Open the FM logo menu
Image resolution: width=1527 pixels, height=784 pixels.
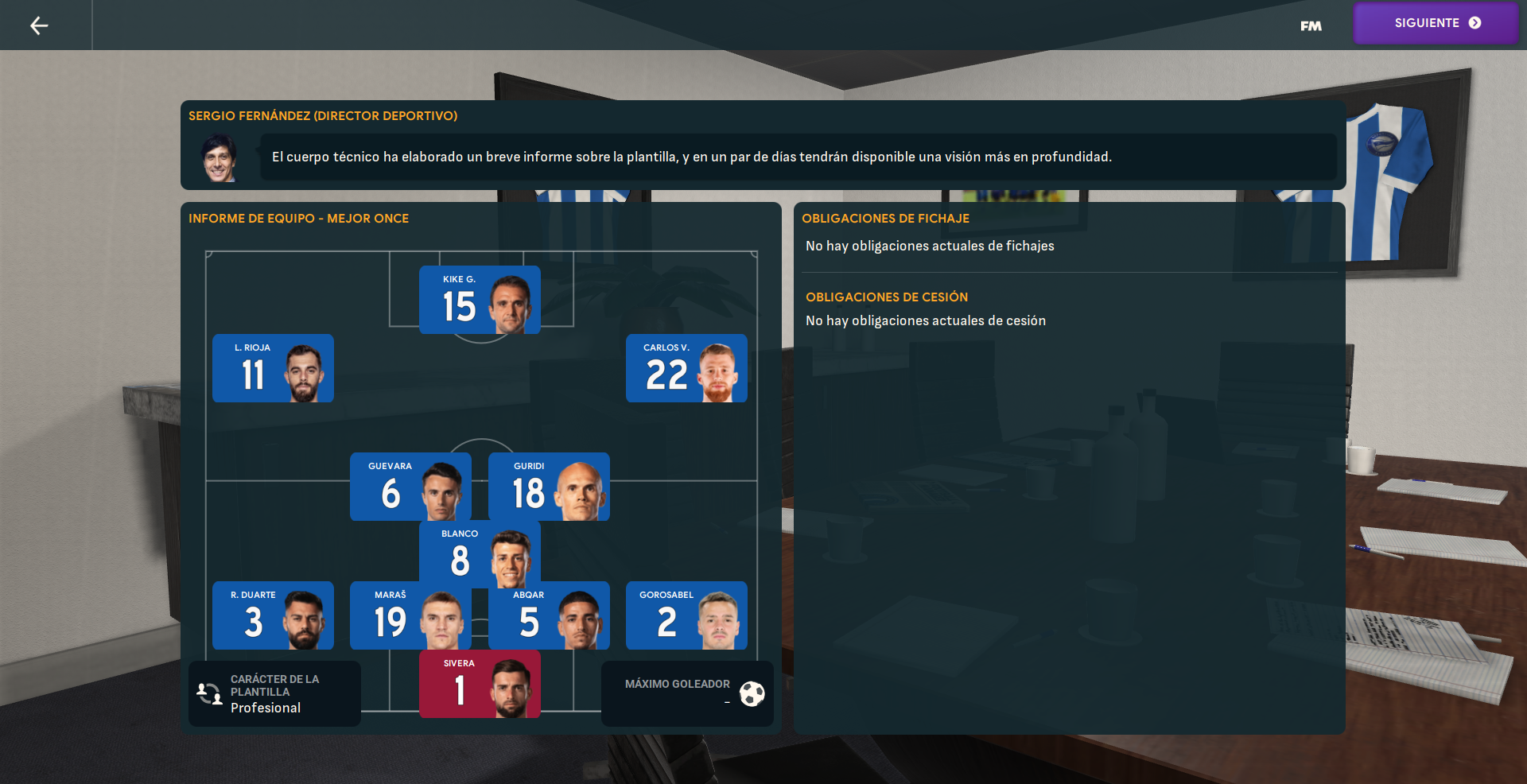[x=1311, y=26]
